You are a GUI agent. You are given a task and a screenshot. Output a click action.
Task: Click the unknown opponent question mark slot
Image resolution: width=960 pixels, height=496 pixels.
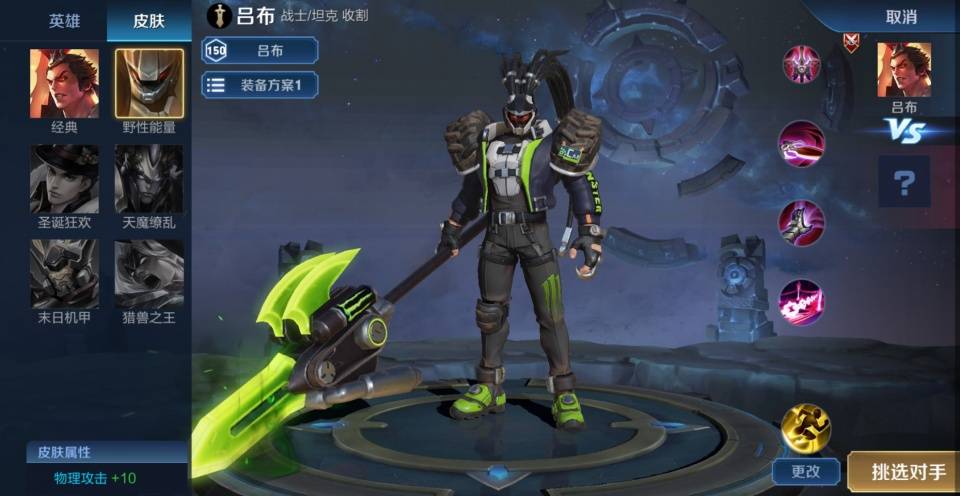(x=904, y=182)
